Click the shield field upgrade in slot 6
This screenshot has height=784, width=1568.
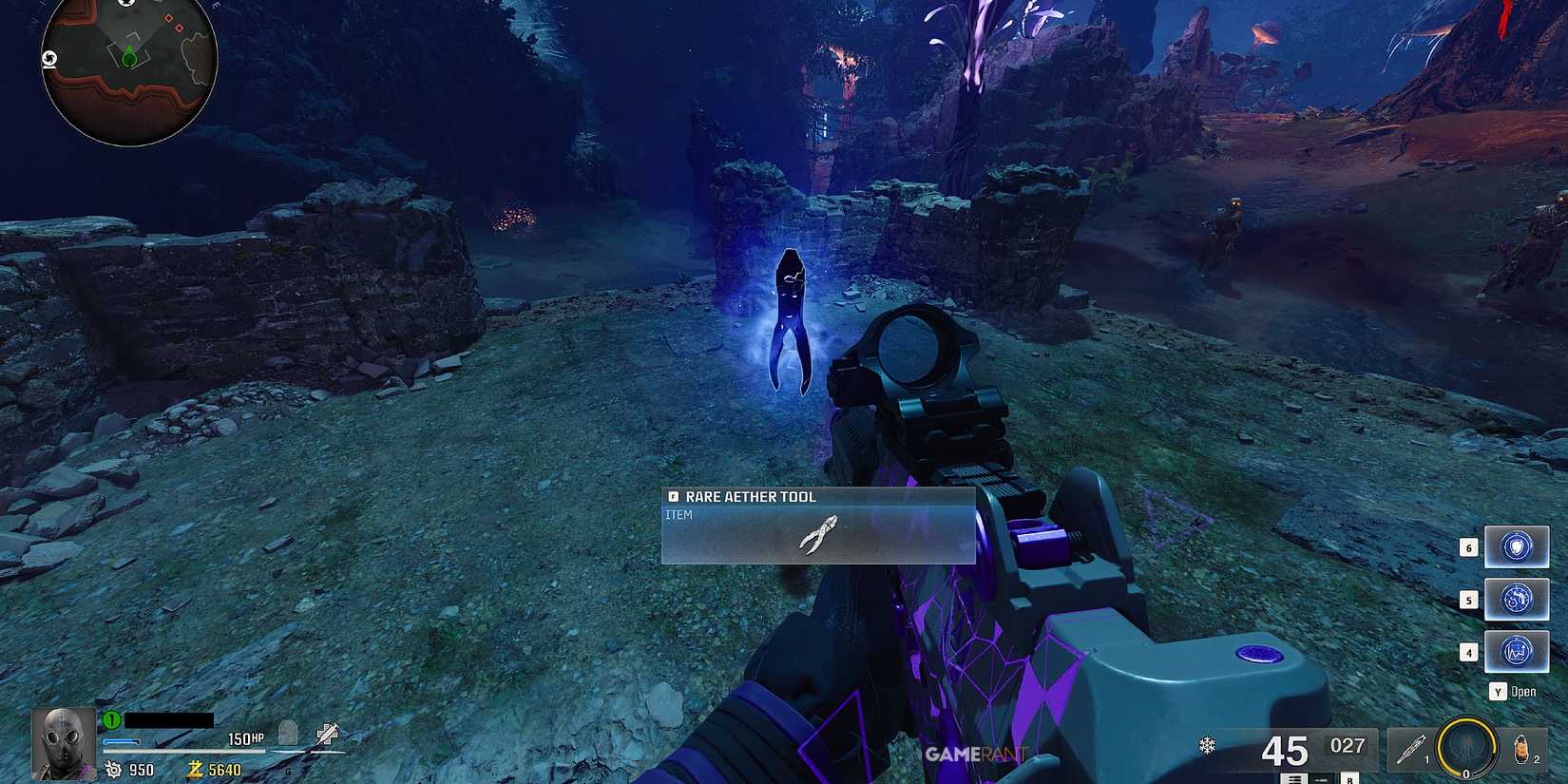pyautogui.click(x=1517, y=545)
